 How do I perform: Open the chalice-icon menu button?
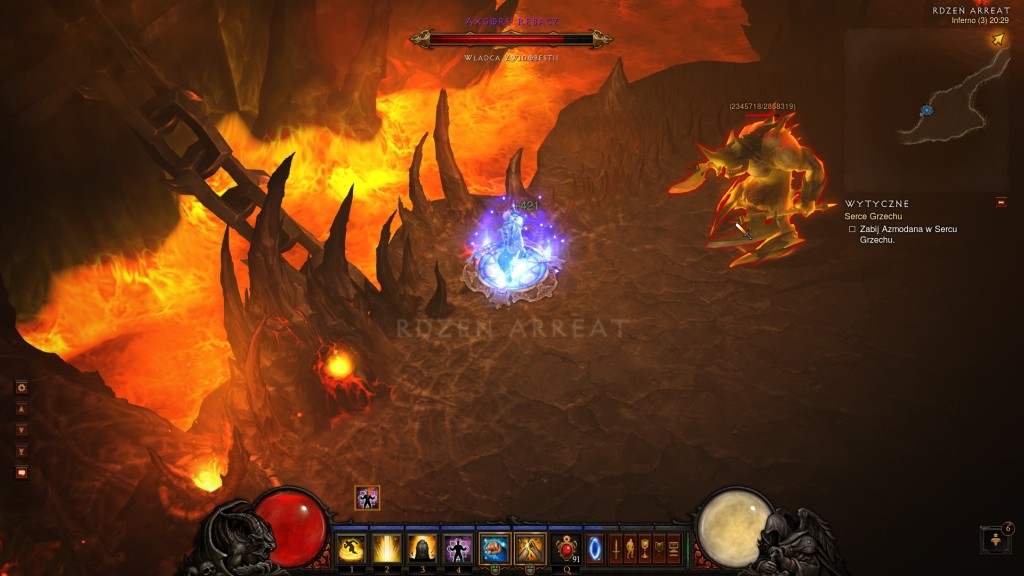coord(644,548)
